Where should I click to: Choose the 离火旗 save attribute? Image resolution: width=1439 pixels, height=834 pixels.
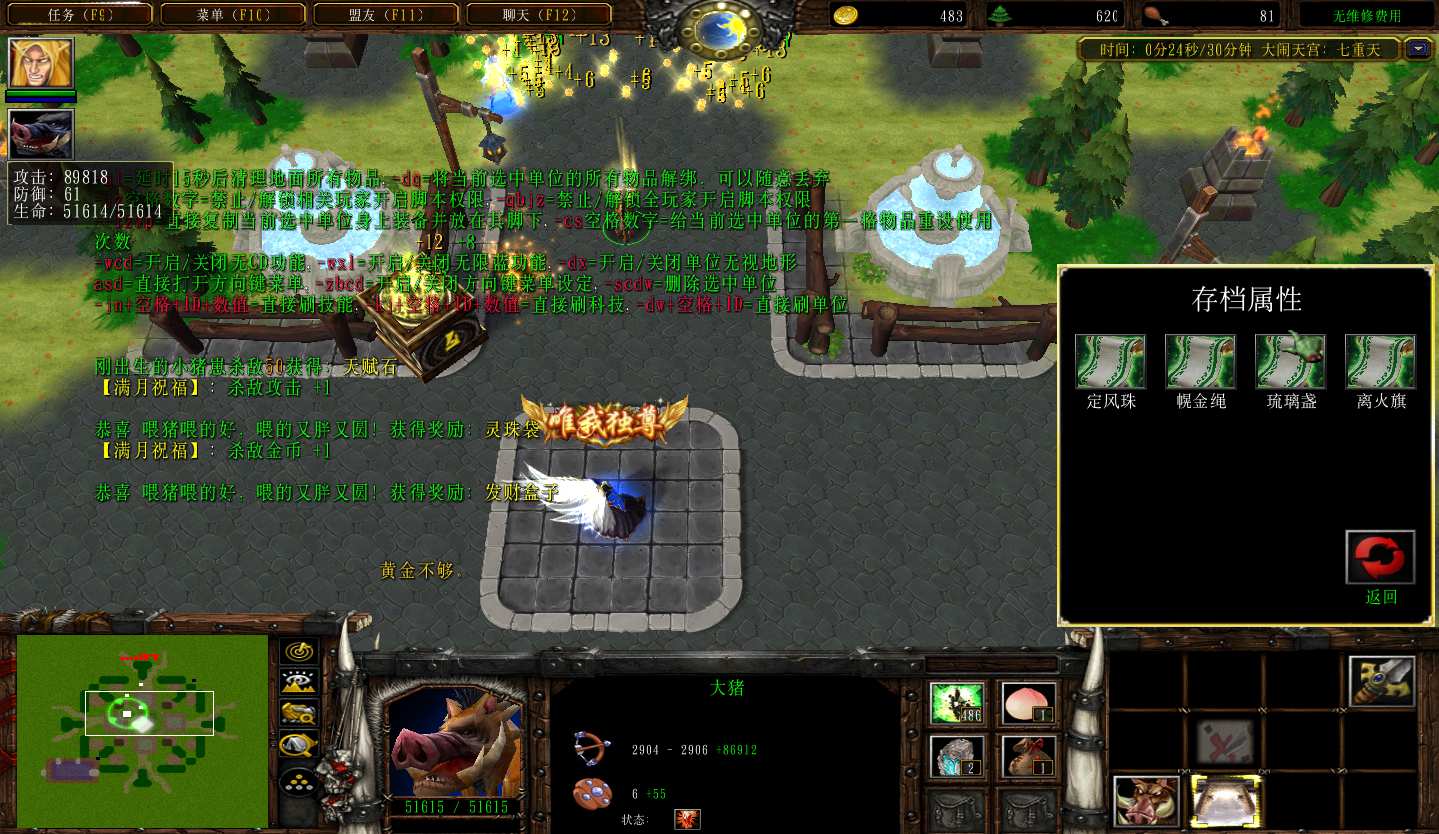coord(1380,362)
